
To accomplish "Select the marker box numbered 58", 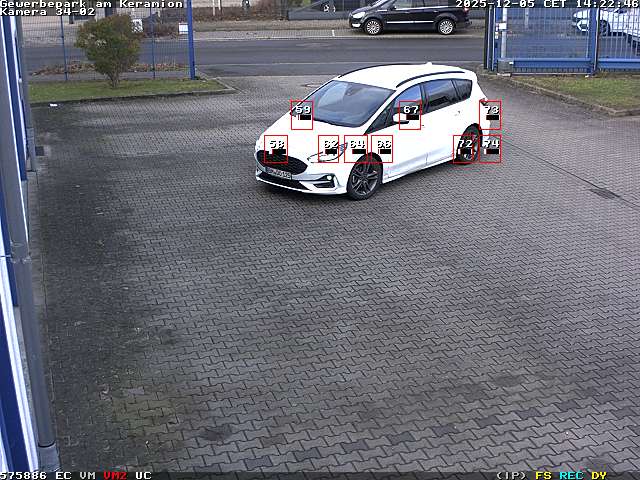I will tap(276, 149).
